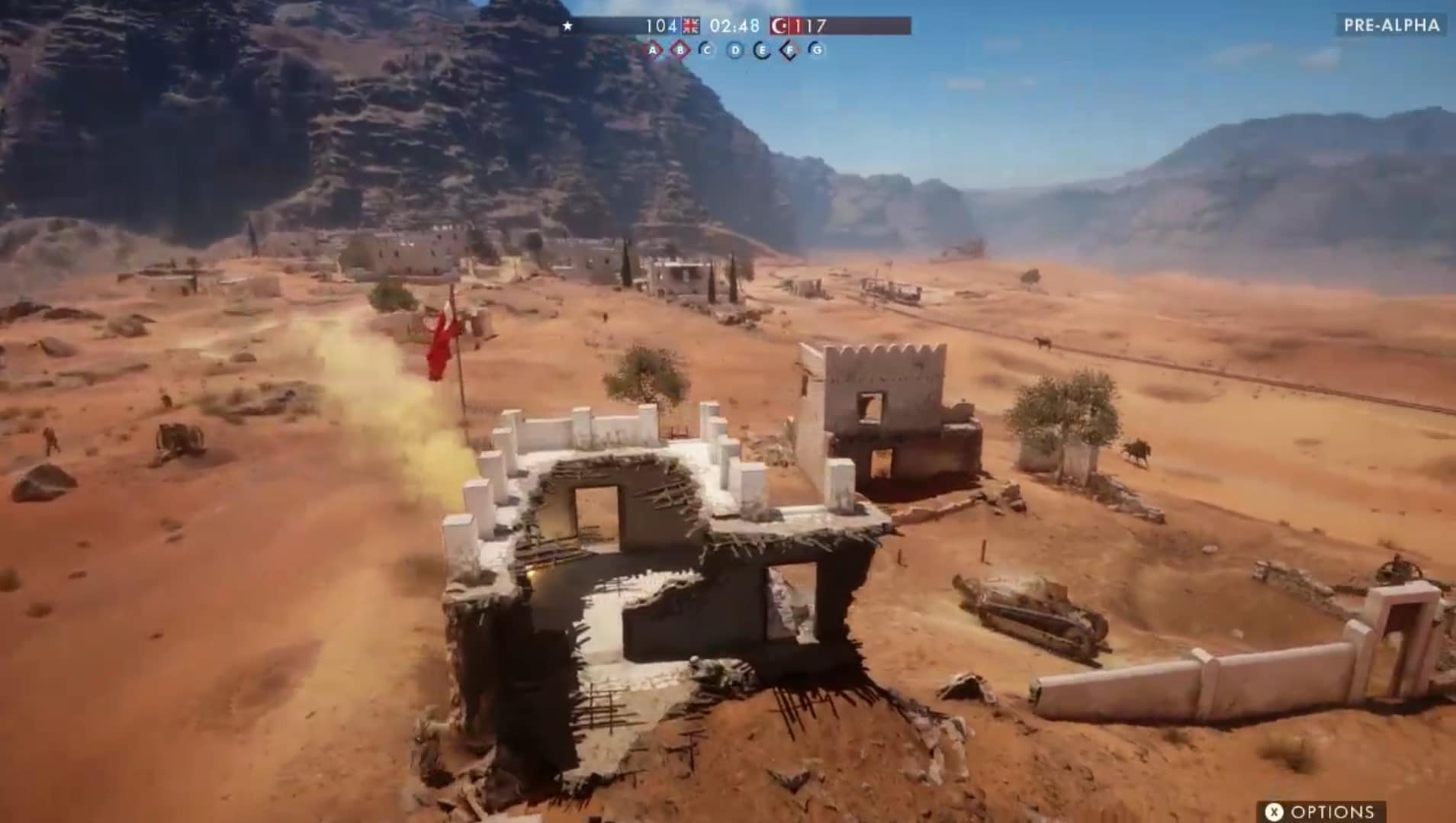Select objective flag A marker
1456x823 pixels.
click(x=653, y=50)
